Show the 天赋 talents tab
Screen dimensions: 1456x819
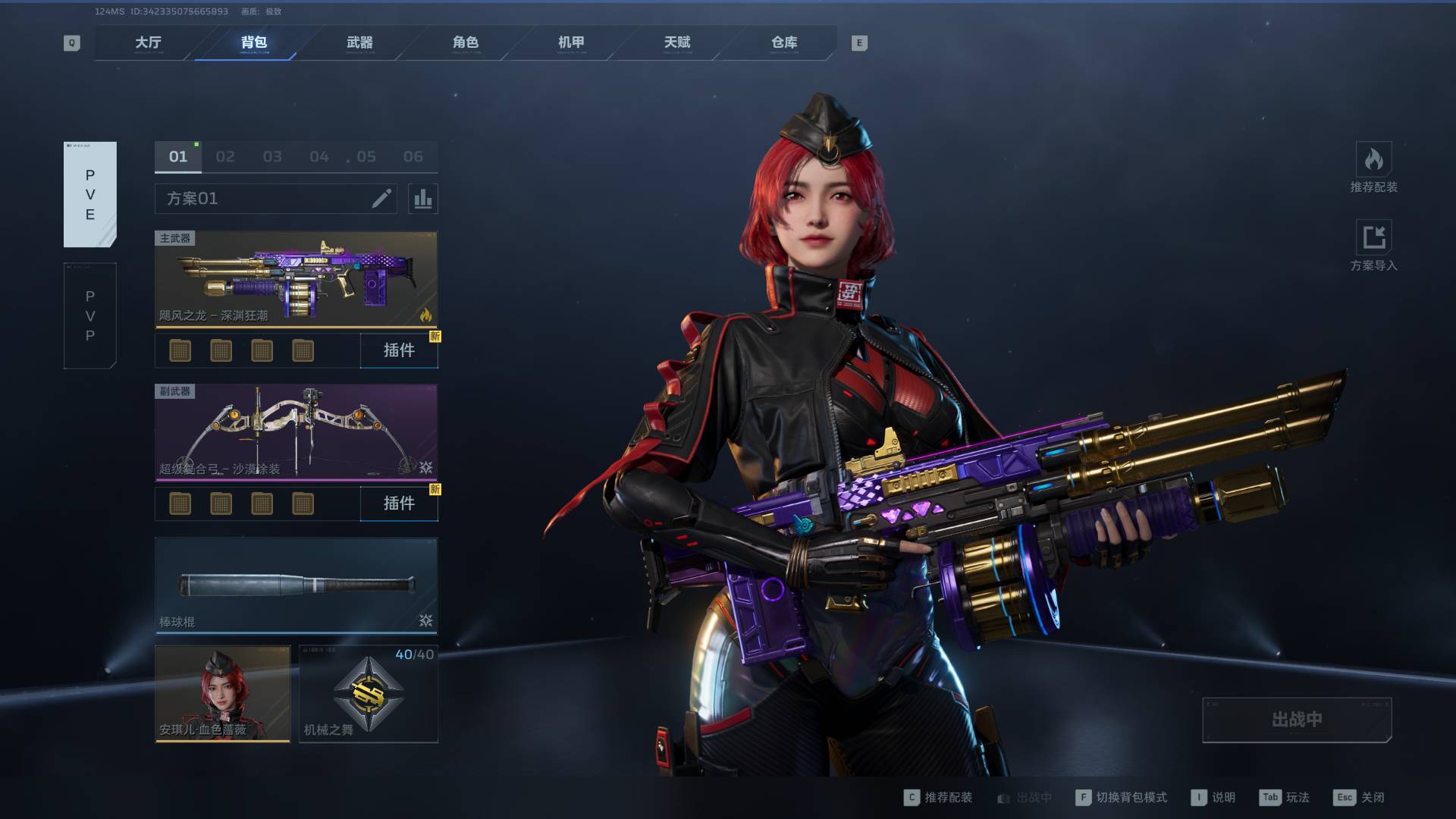point(677,42)
